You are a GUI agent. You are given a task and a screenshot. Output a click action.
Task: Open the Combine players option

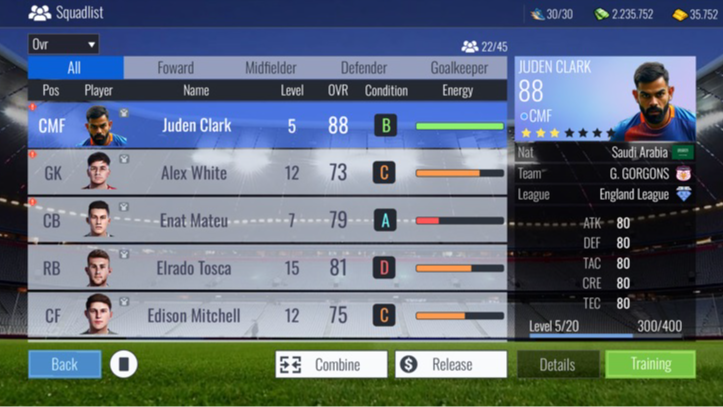[331, 364]
